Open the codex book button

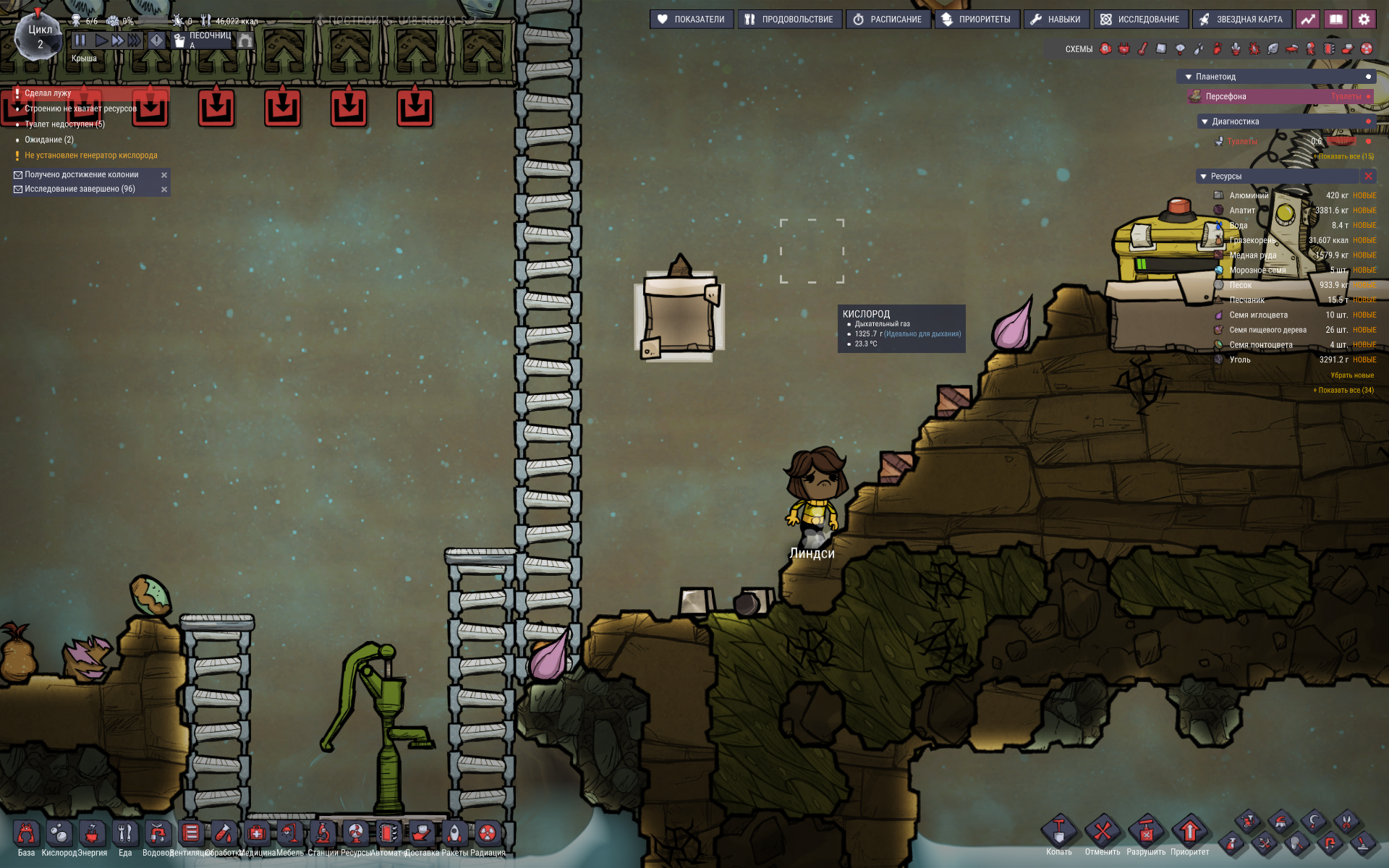[1335, 20]
